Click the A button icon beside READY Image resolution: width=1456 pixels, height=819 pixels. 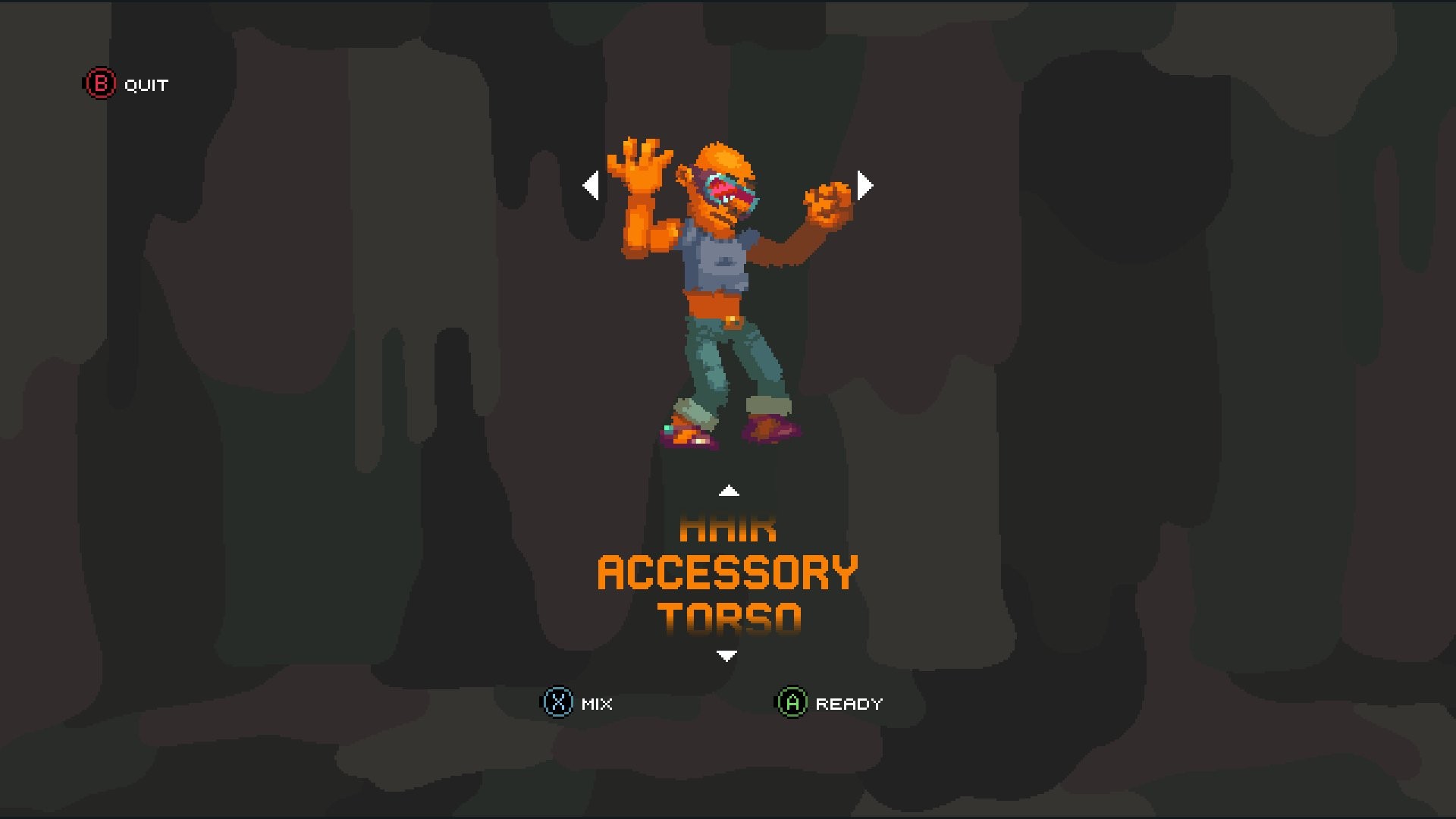[791, 703]
